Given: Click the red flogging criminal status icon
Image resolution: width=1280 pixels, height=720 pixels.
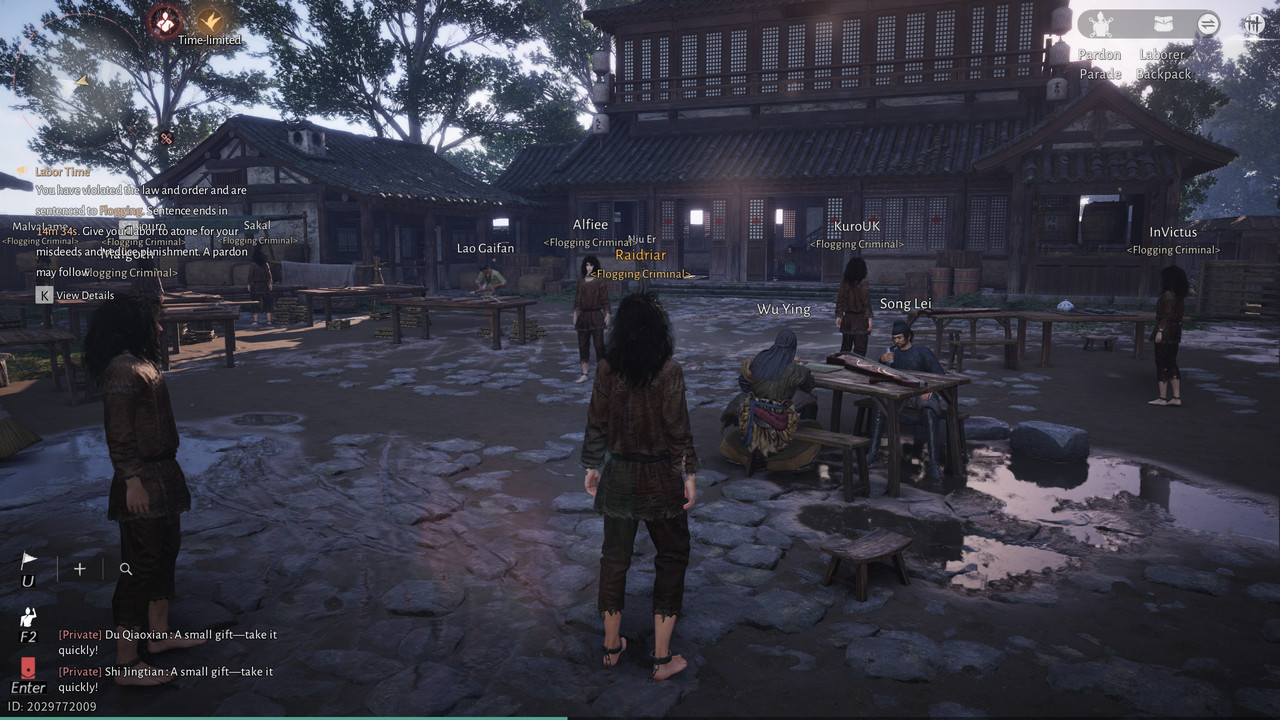Looking at the screenshot, I should click(165, 21).
